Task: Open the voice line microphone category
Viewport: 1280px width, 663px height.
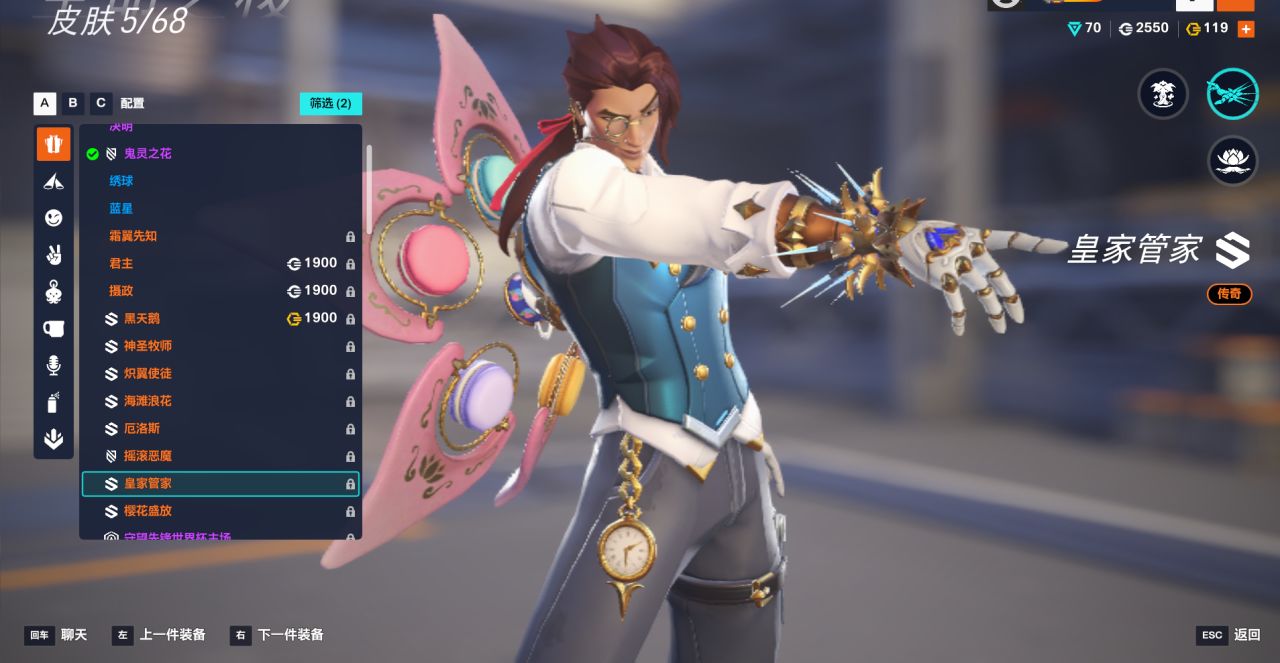Action: point(54,366)
